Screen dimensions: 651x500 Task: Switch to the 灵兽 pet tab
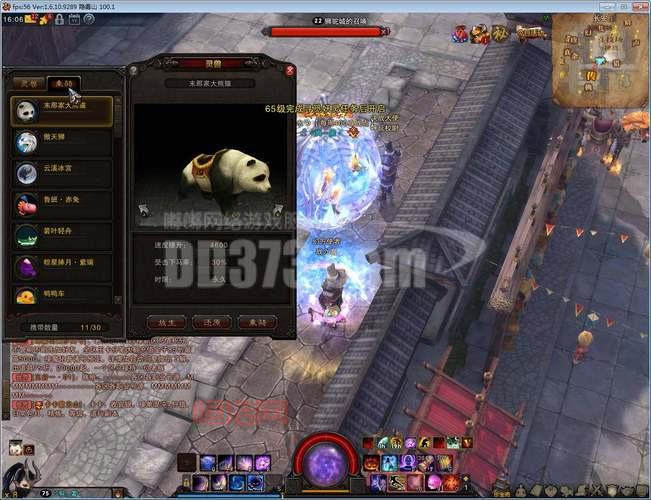pos(31,83)
